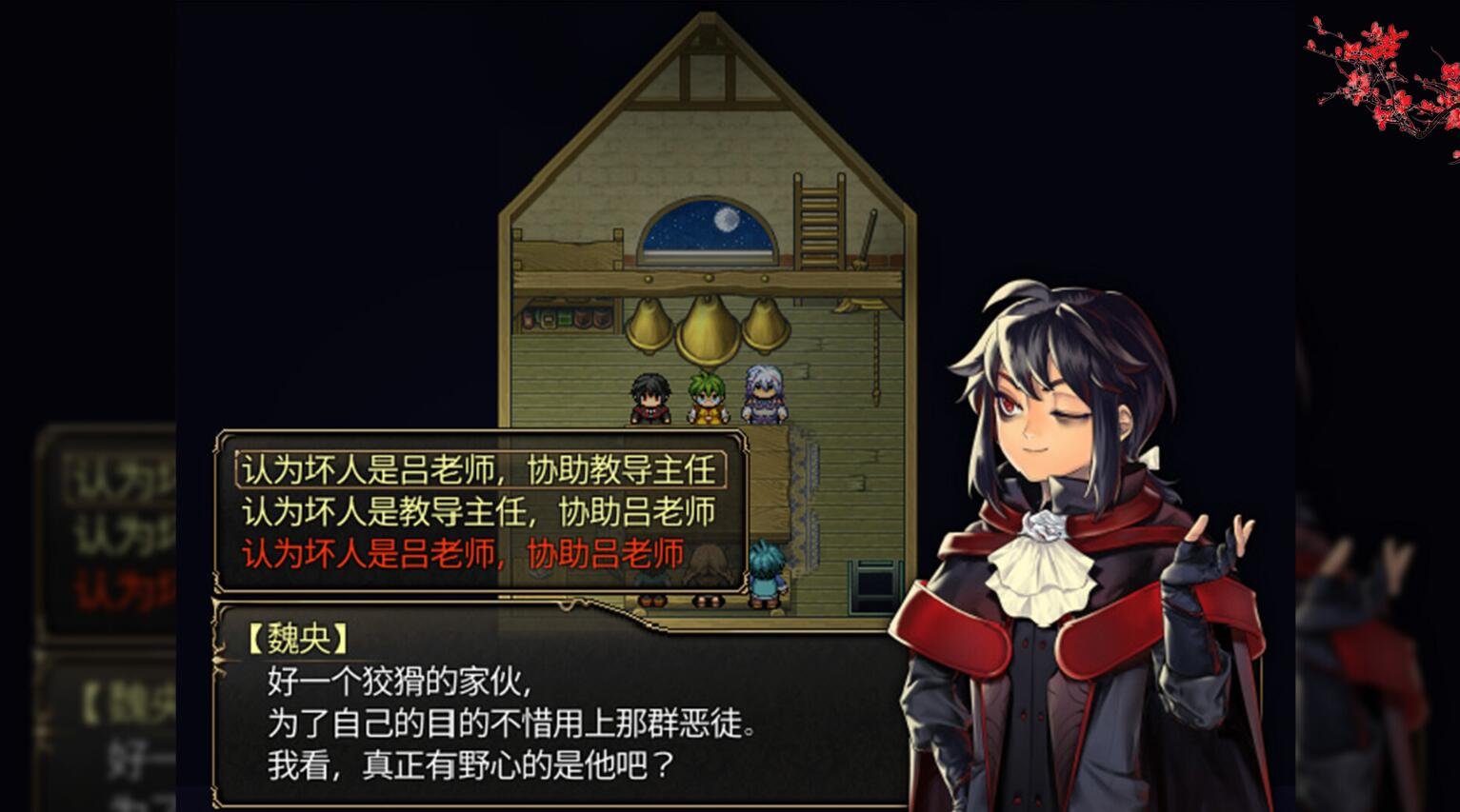
Task: Select choice "认为坏人是吕老师，协助教导主任"
Action: click(476, 467)
